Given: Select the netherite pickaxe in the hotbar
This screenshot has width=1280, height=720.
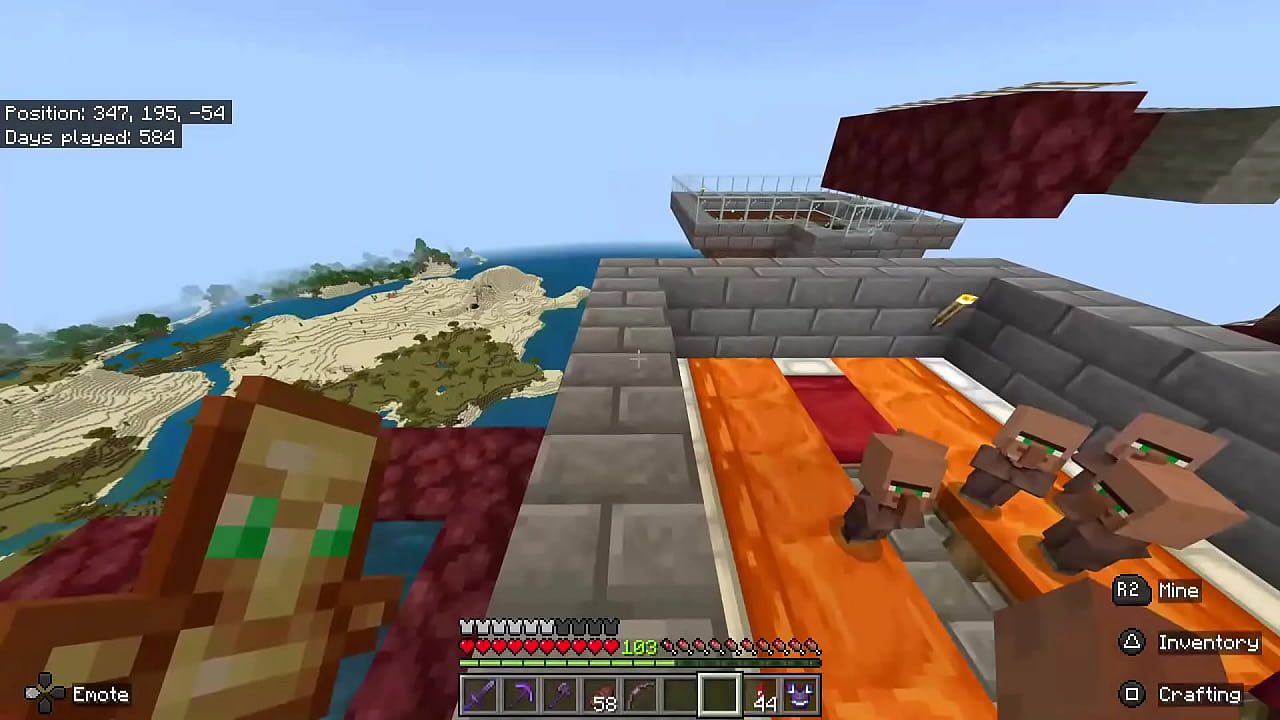Looking at the screenshot, I should 518,695.
